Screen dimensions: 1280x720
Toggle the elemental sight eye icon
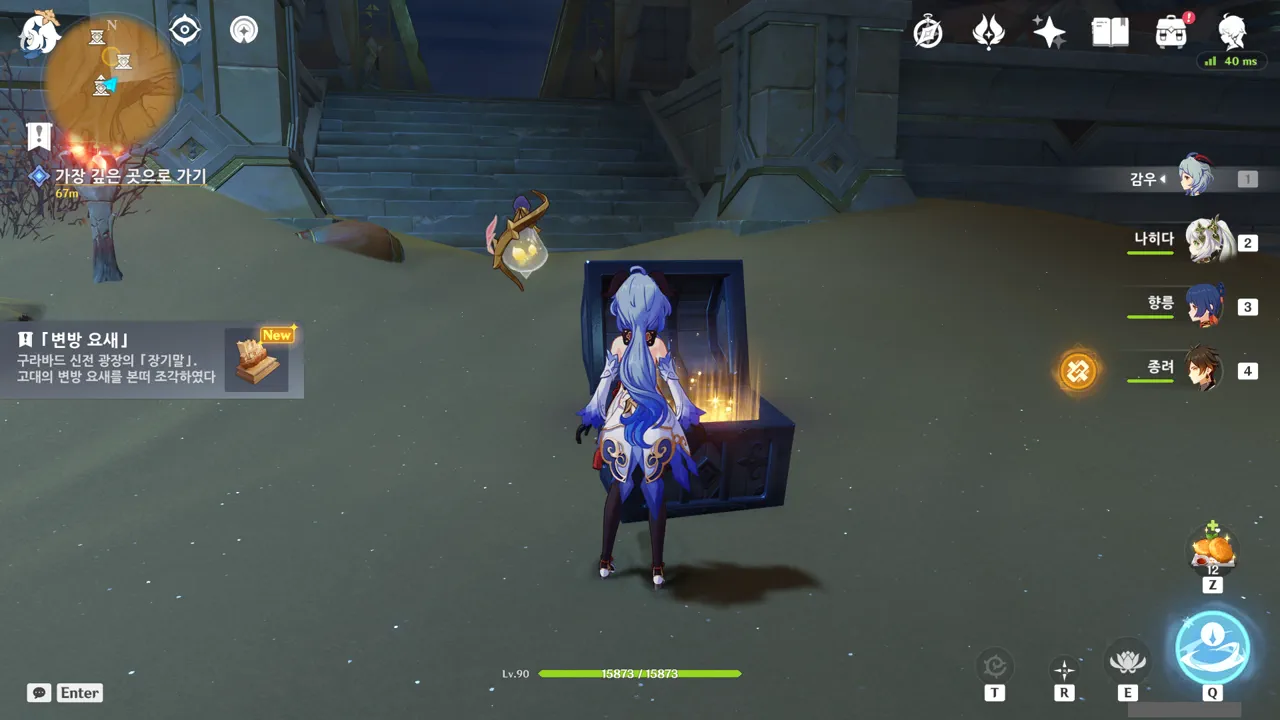(x=185, y=30)
